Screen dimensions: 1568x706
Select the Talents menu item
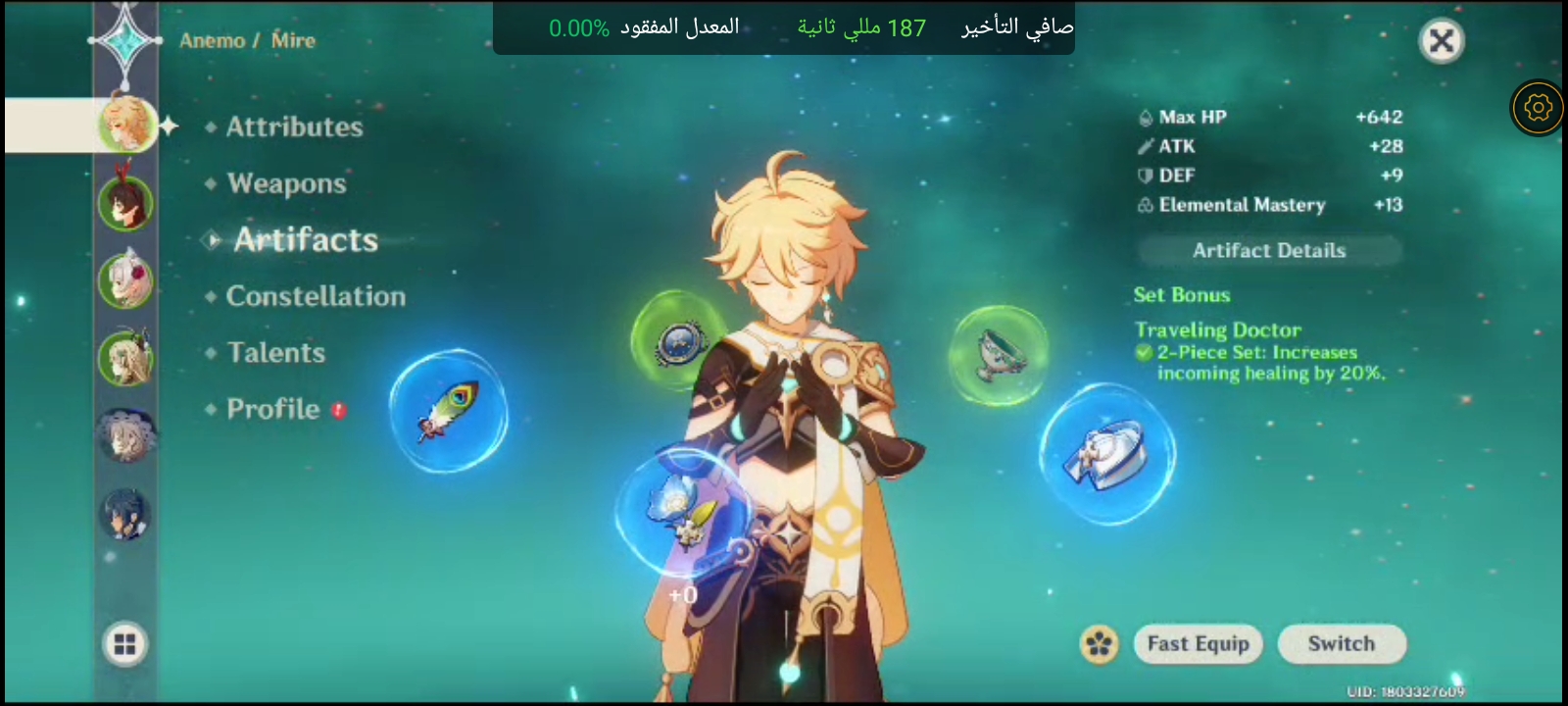[x=275, y=353]
